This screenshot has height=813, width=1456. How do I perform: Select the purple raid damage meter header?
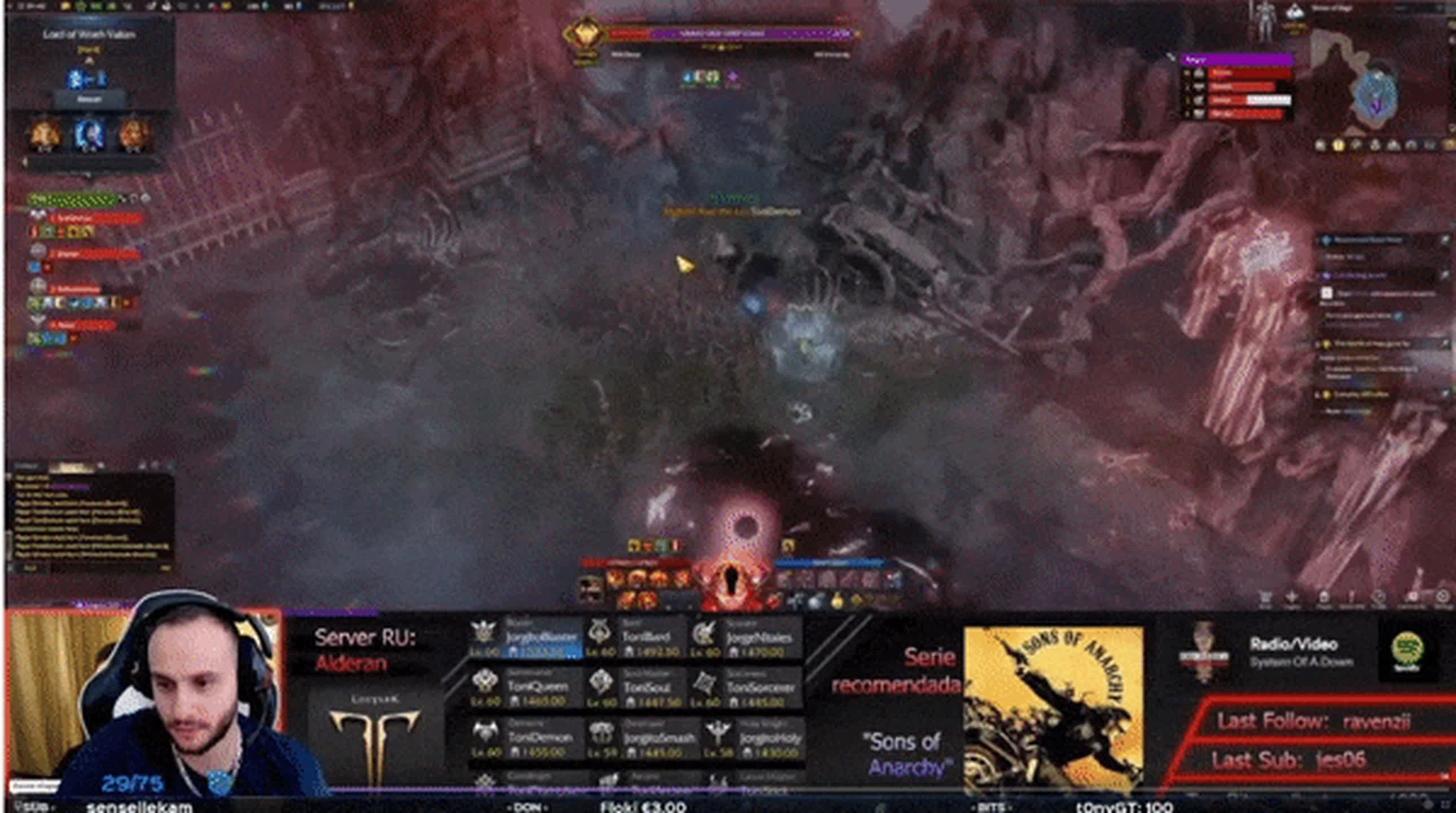click(x=1236, y=59)
